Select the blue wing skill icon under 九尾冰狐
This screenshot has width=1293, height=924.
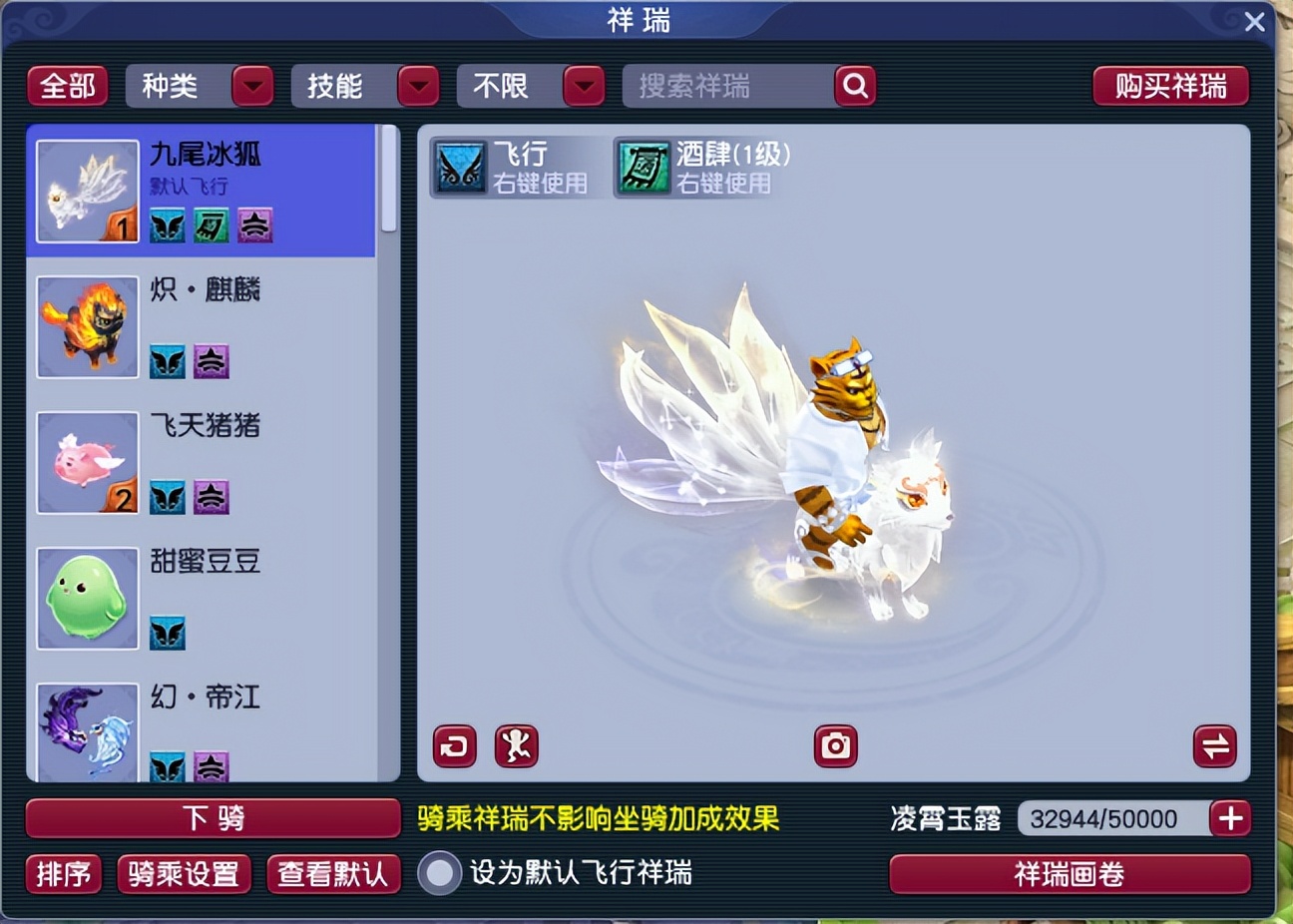[x=167, y=227]
